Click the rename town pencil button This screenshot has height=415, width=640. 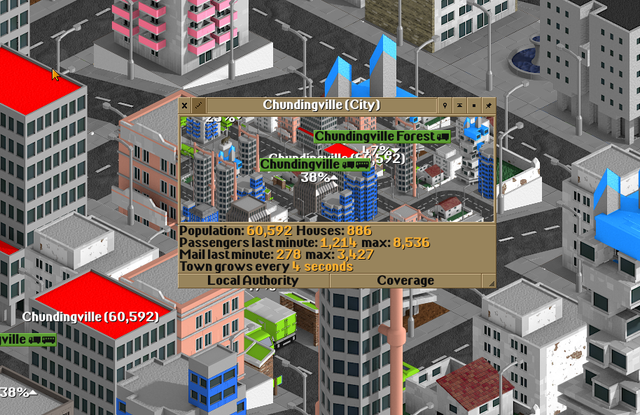[198, 104]
